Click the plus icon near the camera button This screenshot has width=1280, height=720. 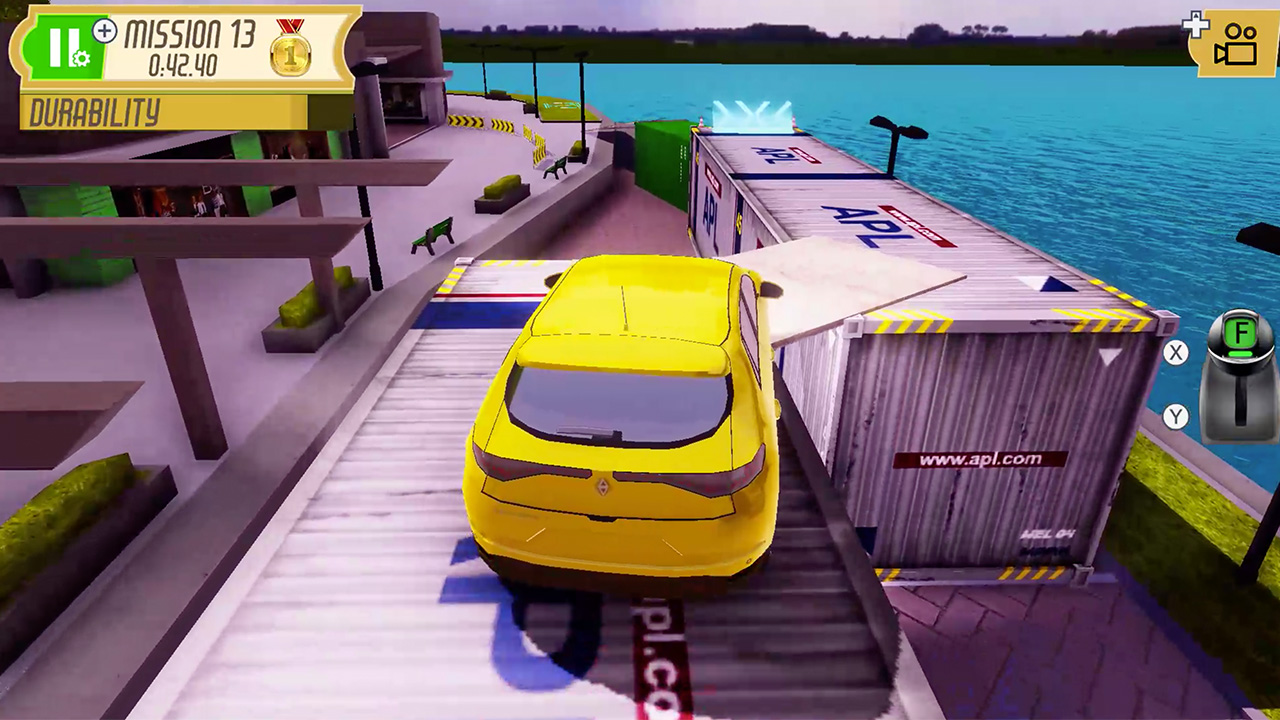click(1196, 24)
